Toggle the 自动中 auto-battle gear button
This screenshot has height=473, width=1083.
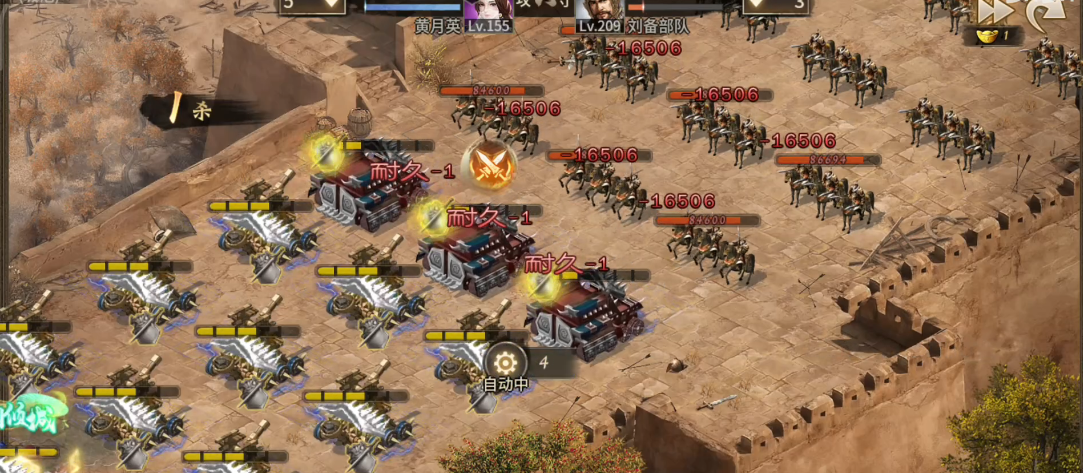click(505, 362)
